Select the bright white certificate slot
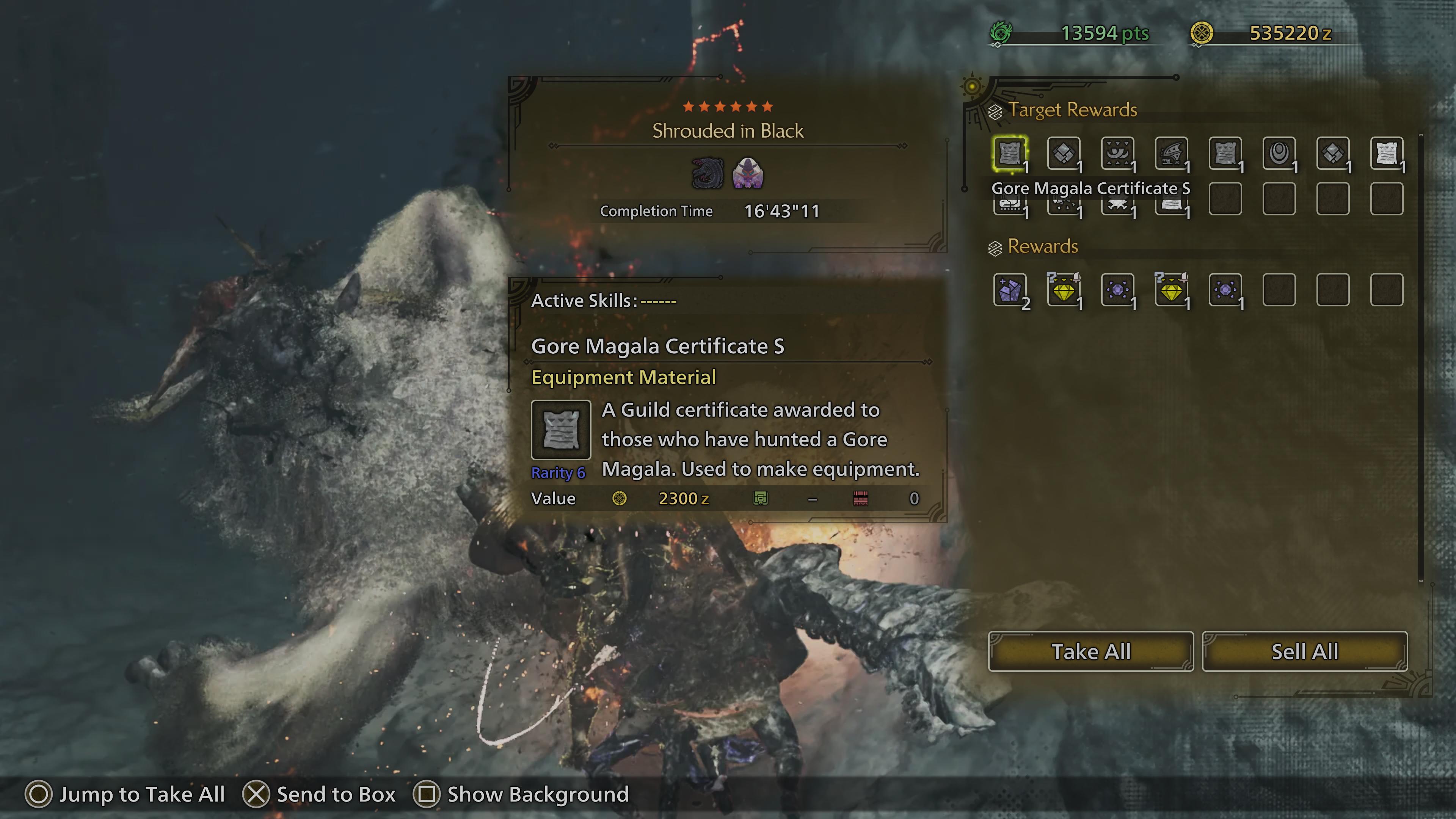The height and width of the screenshot is (819, 1456). 1386,152
